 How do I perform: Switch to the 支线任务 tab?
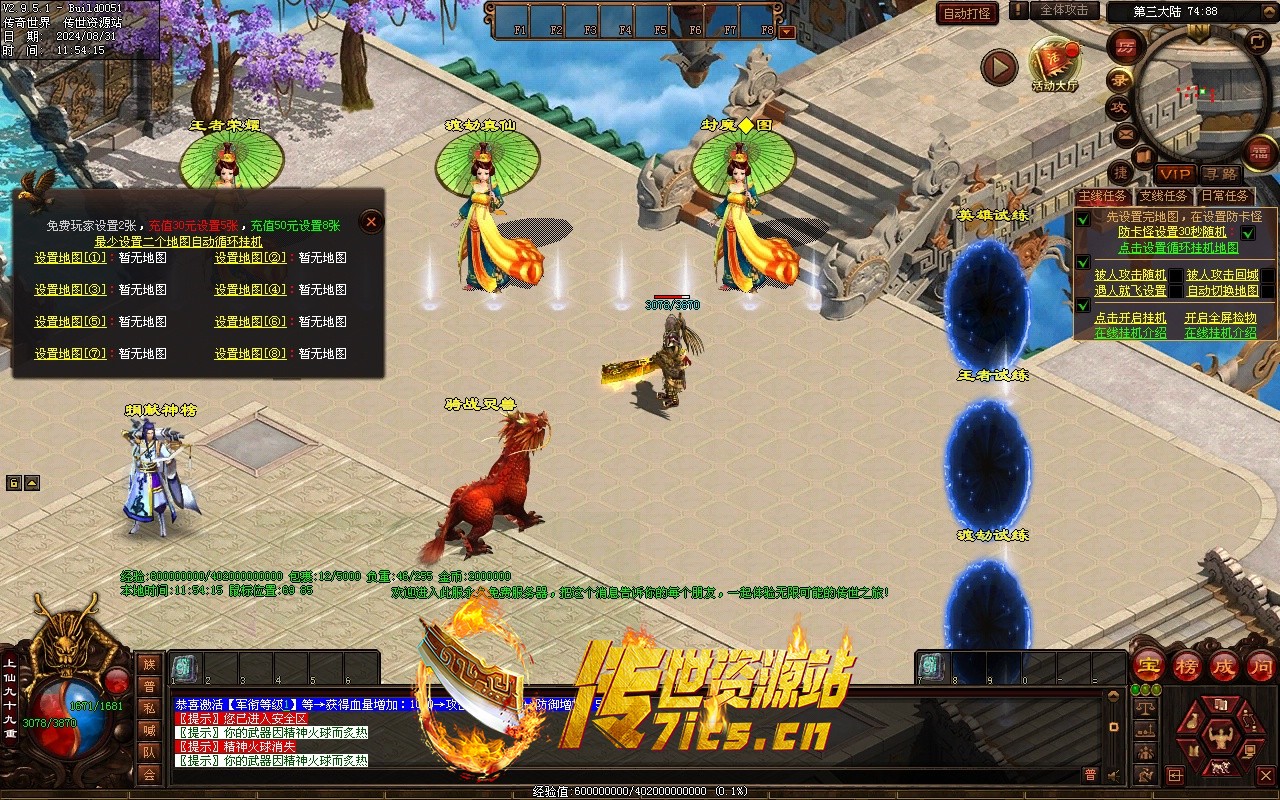point(1164,197)
